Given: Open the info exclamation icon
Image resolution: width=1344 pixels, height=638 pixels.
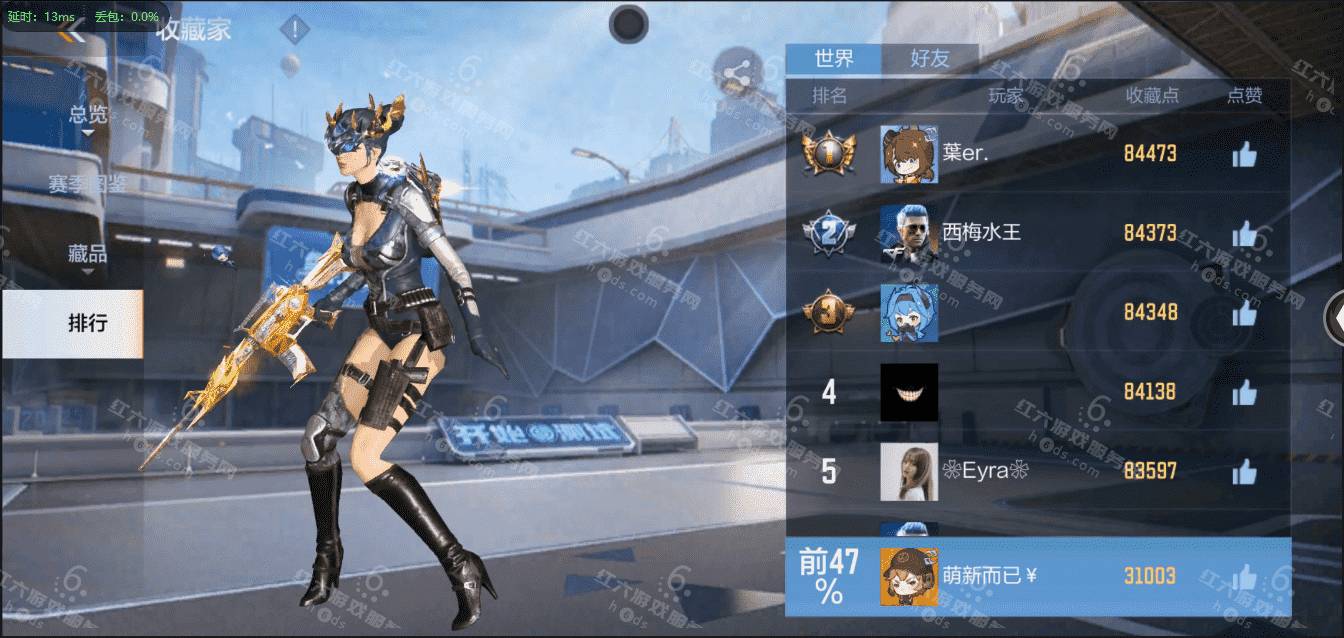Looking at the screenshot, I should (294, 30).
